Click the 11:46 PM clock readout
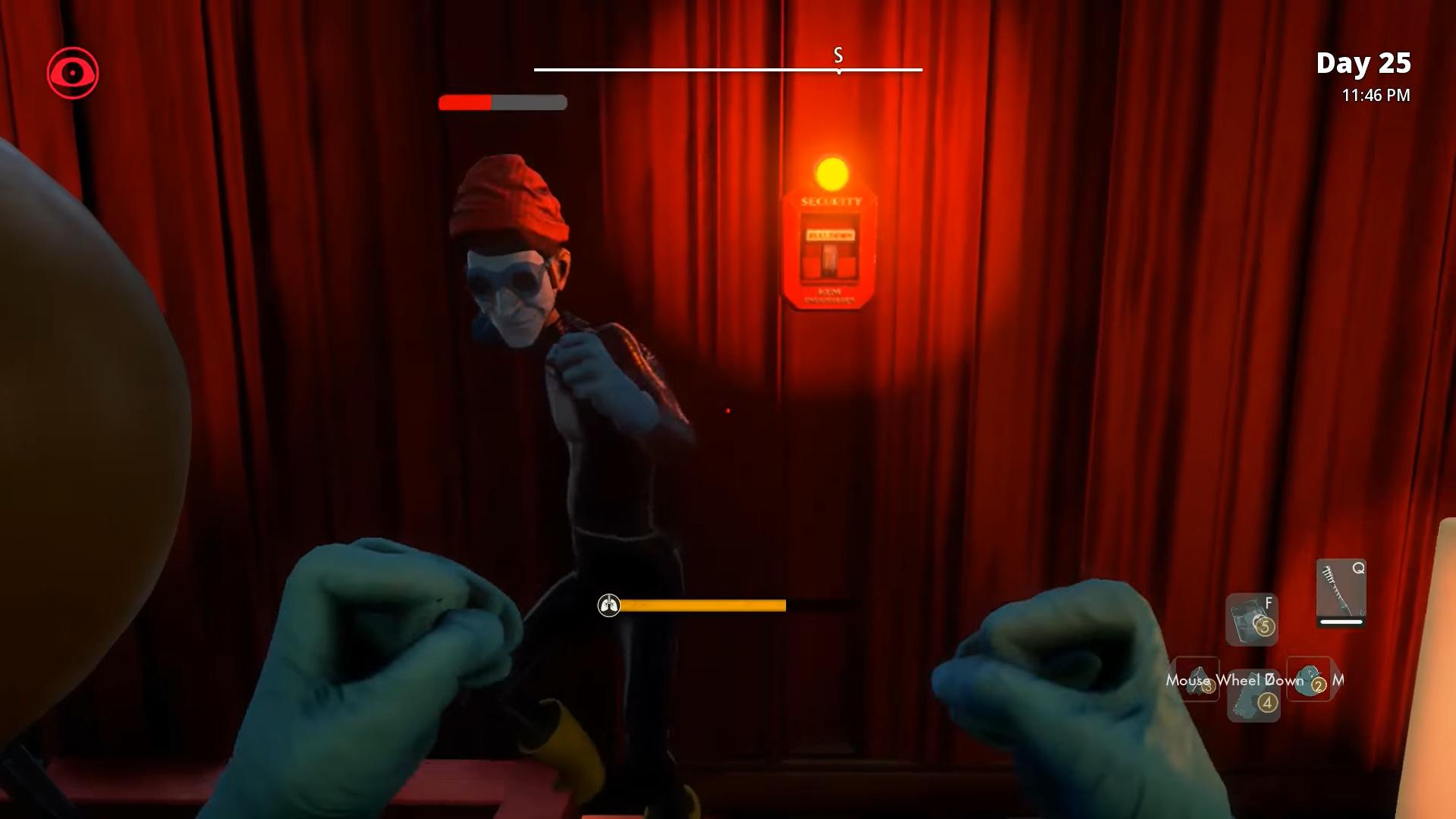This screenshot has width=1456, height=819. tap(1375, 95)
